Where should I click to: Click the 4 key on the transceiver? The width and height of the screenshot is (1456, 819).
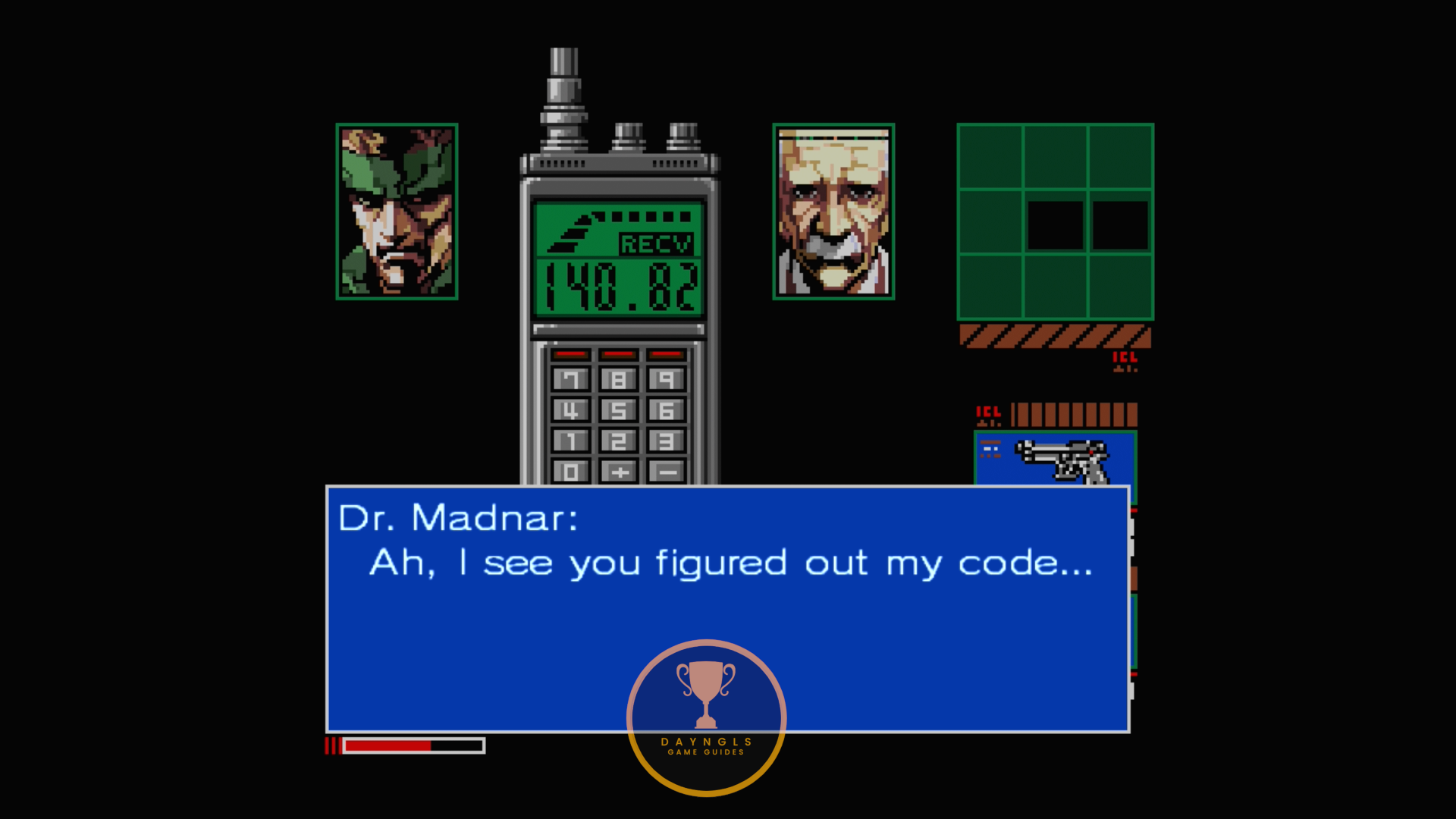pyautogui.click(x=571, y=410)
